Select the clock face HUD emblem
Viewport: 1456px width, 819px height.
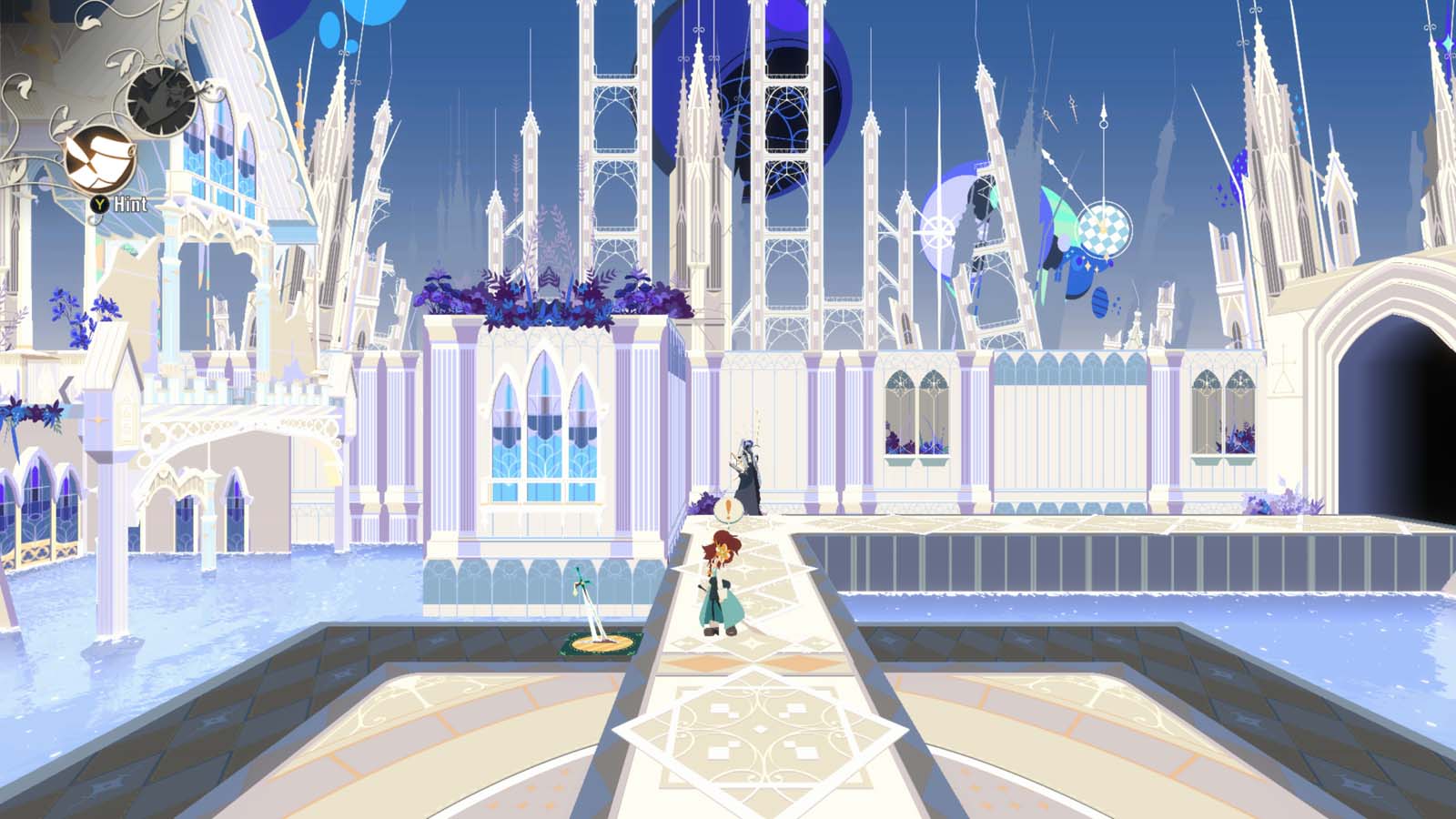tap(164, 98)
